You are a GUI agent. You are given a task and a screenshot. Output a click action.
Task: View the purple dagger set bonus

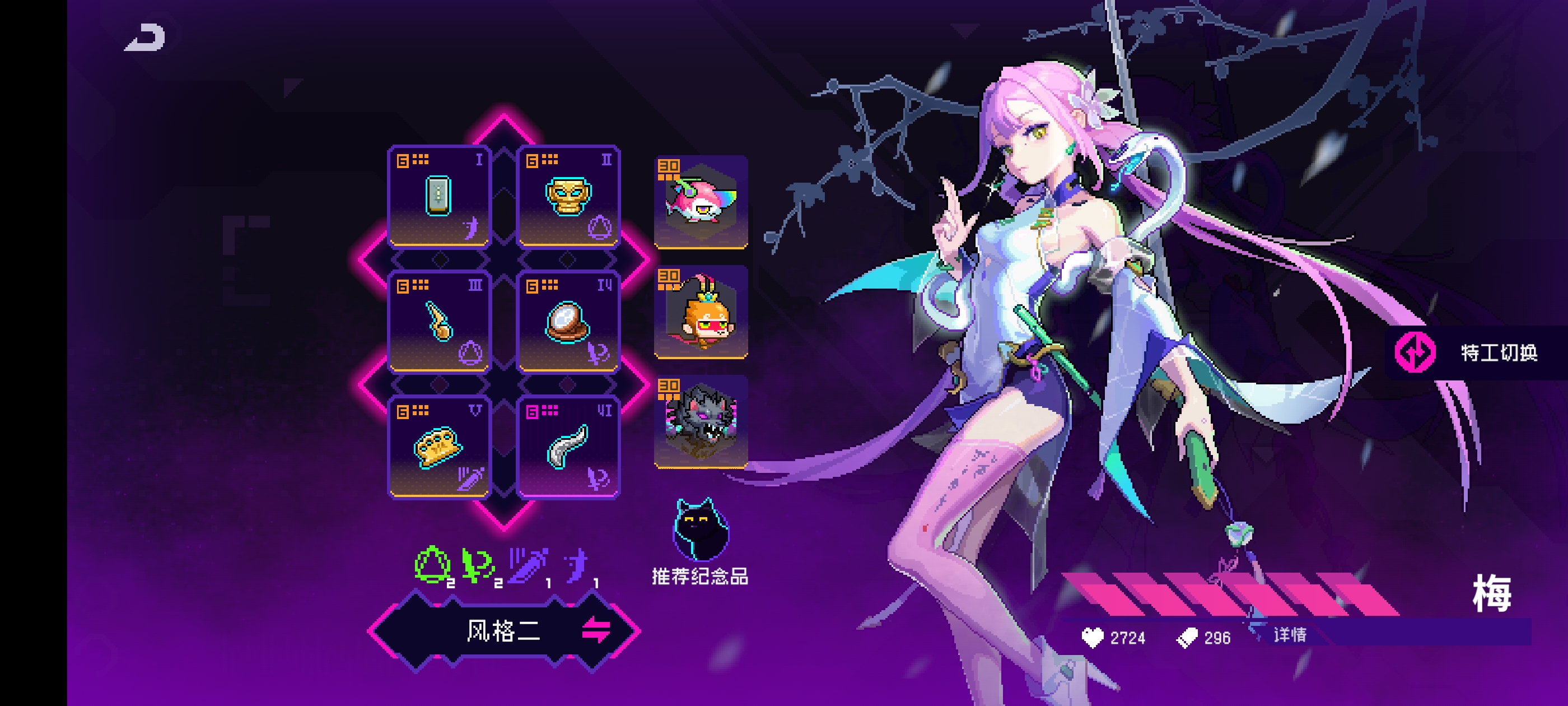pyautogui.click(x=528, y=565)
